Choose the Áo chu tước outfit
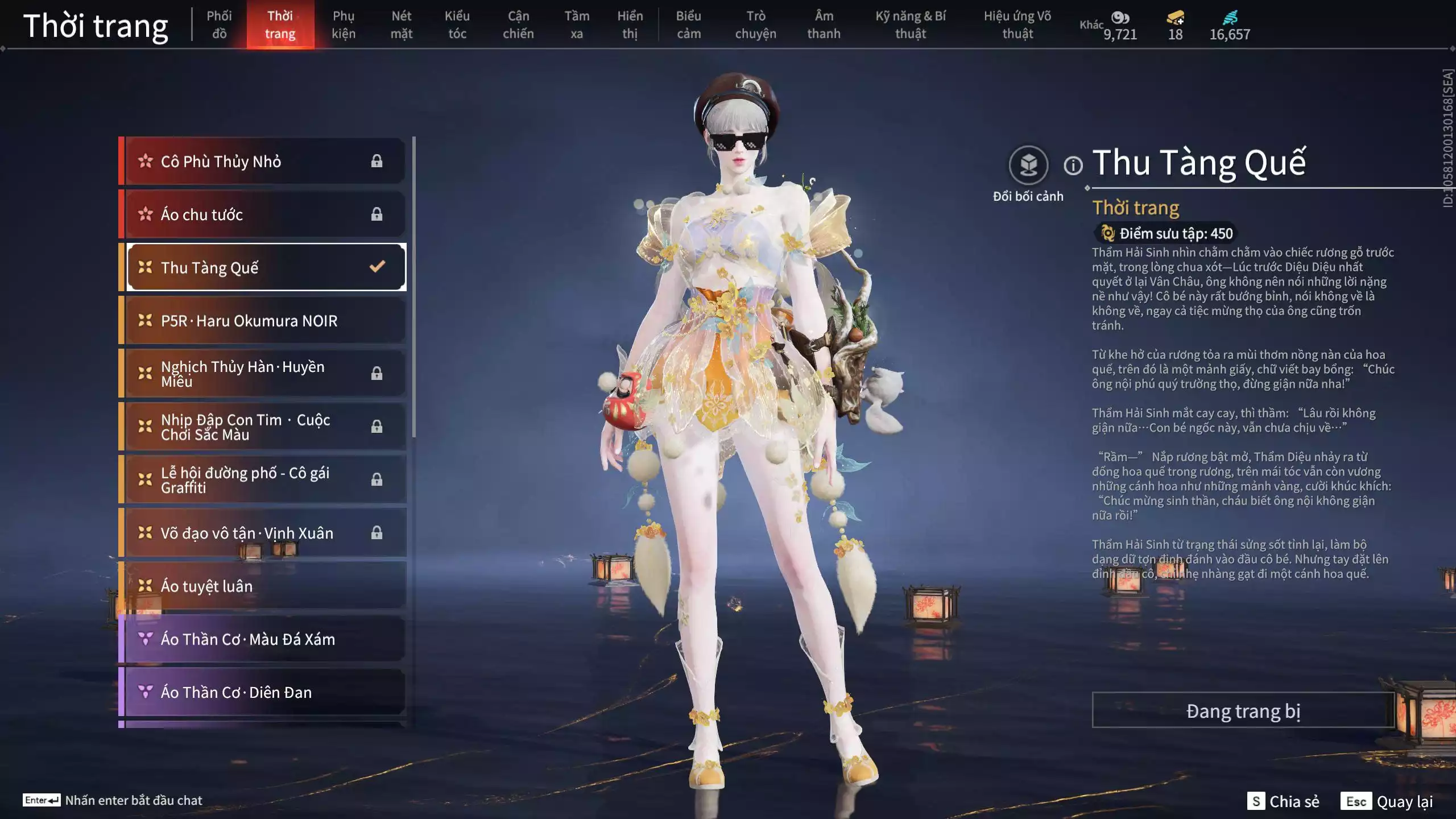 (x=265, y=214)
